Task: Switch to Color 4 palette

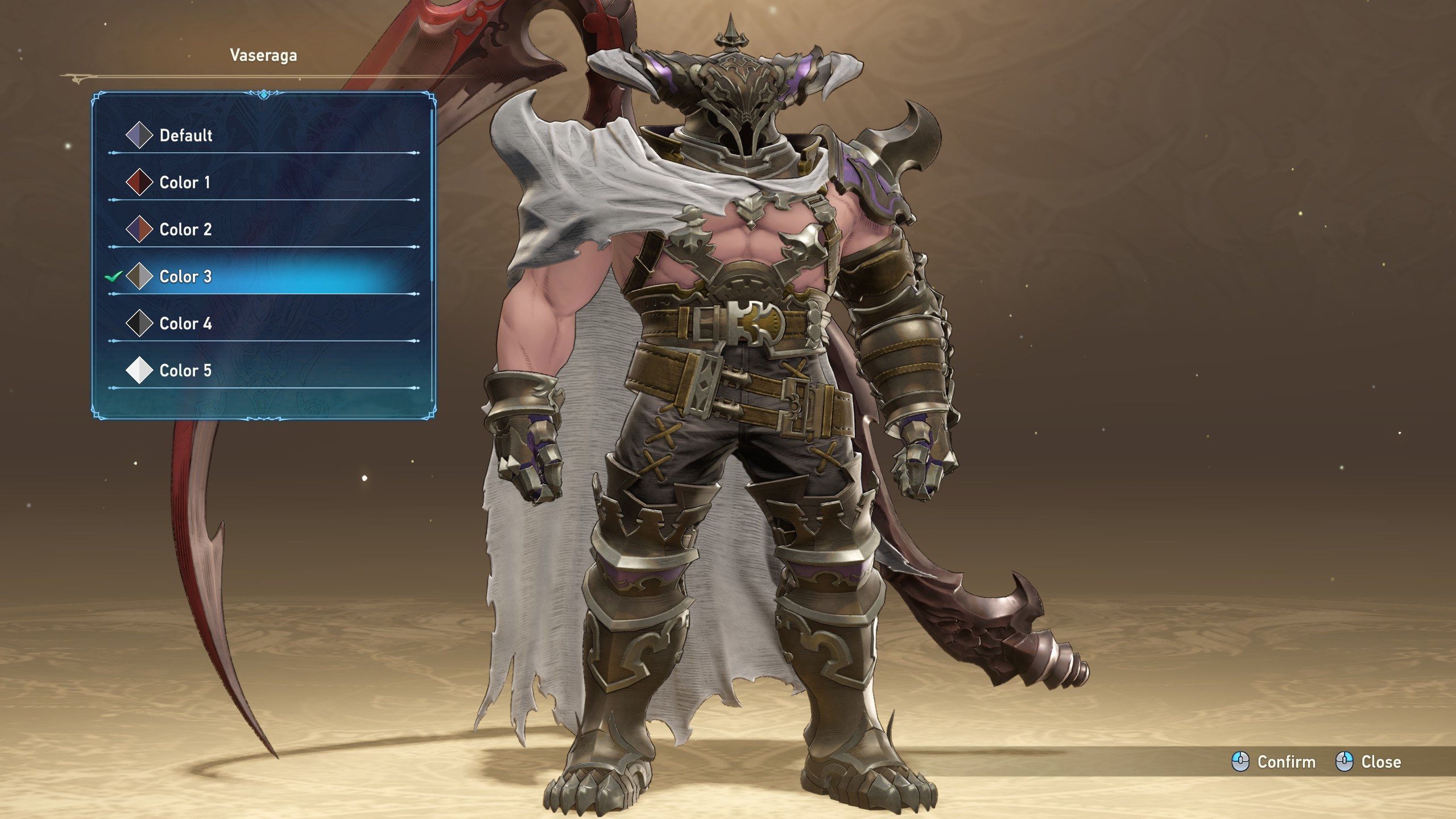Action: [185, 324]
